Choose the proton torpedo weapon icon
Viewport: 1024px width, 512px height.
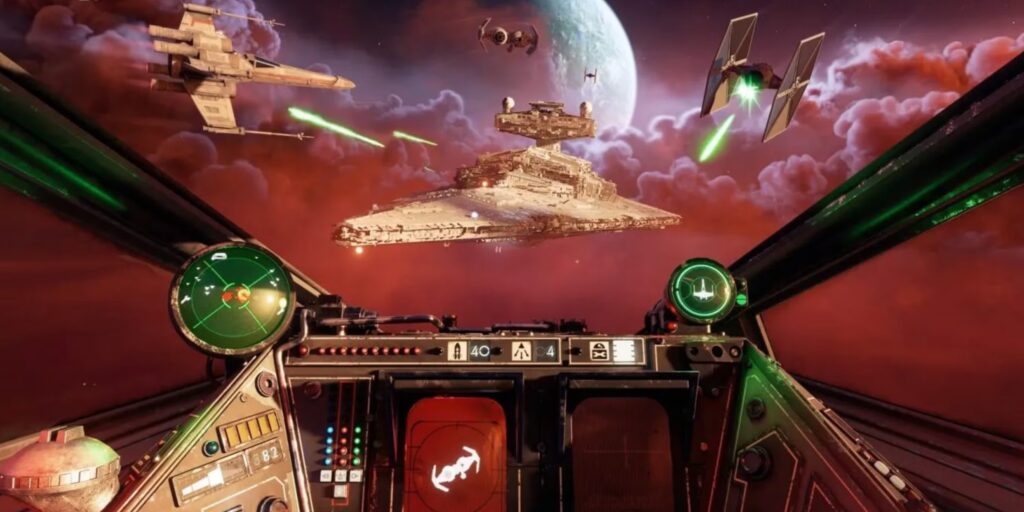457,351
